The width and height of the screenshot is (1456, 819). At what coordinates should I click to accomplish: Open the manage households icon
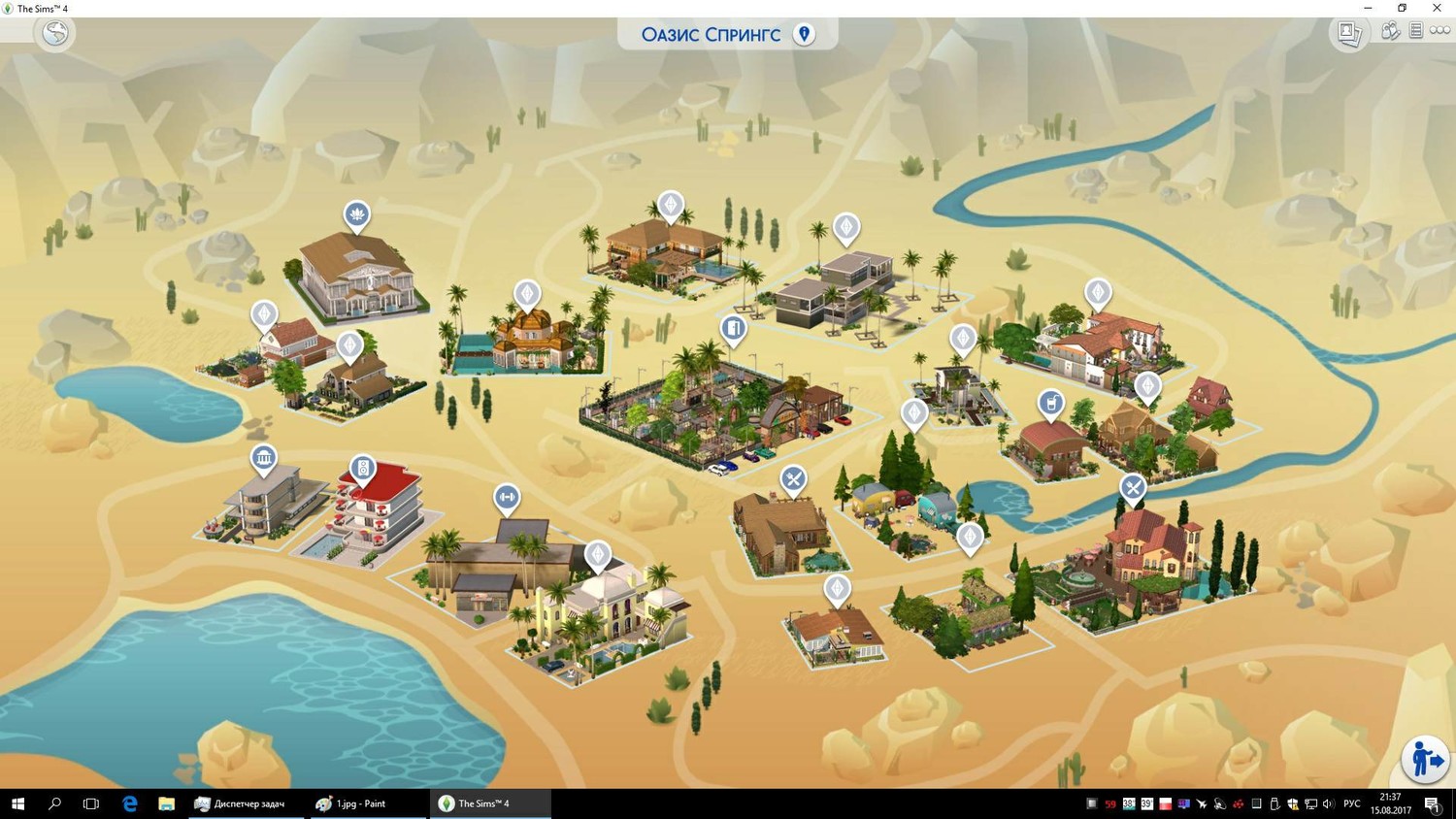pyautogui.click(x=1390, y=31)
